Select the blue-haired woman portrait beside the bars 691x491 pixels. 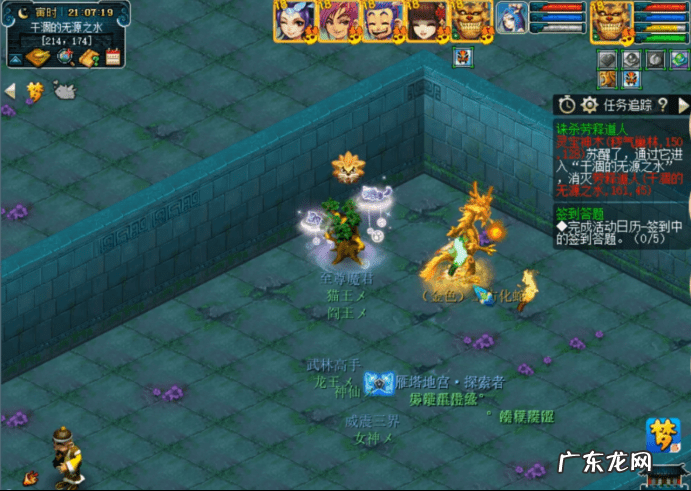click(510, 21)
